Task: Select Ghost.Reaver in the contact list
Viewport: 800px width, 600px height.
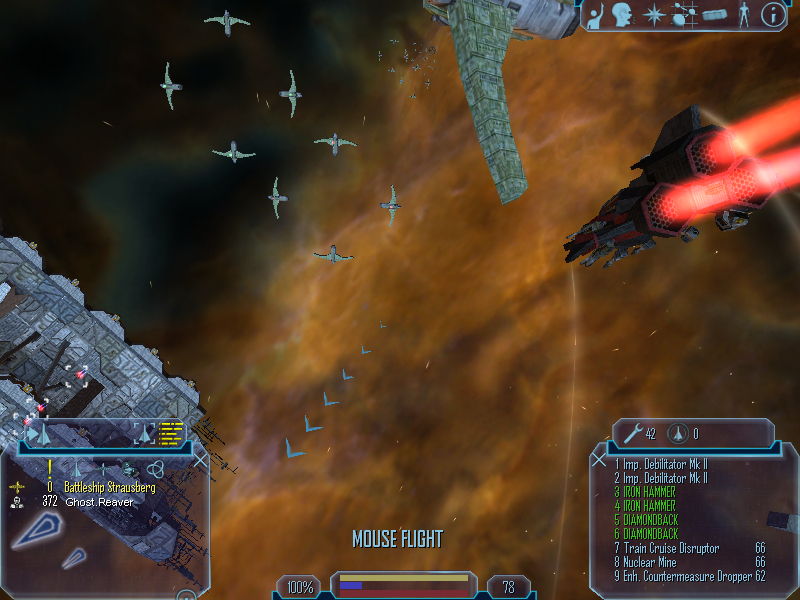Action: (x=98, y=501)
